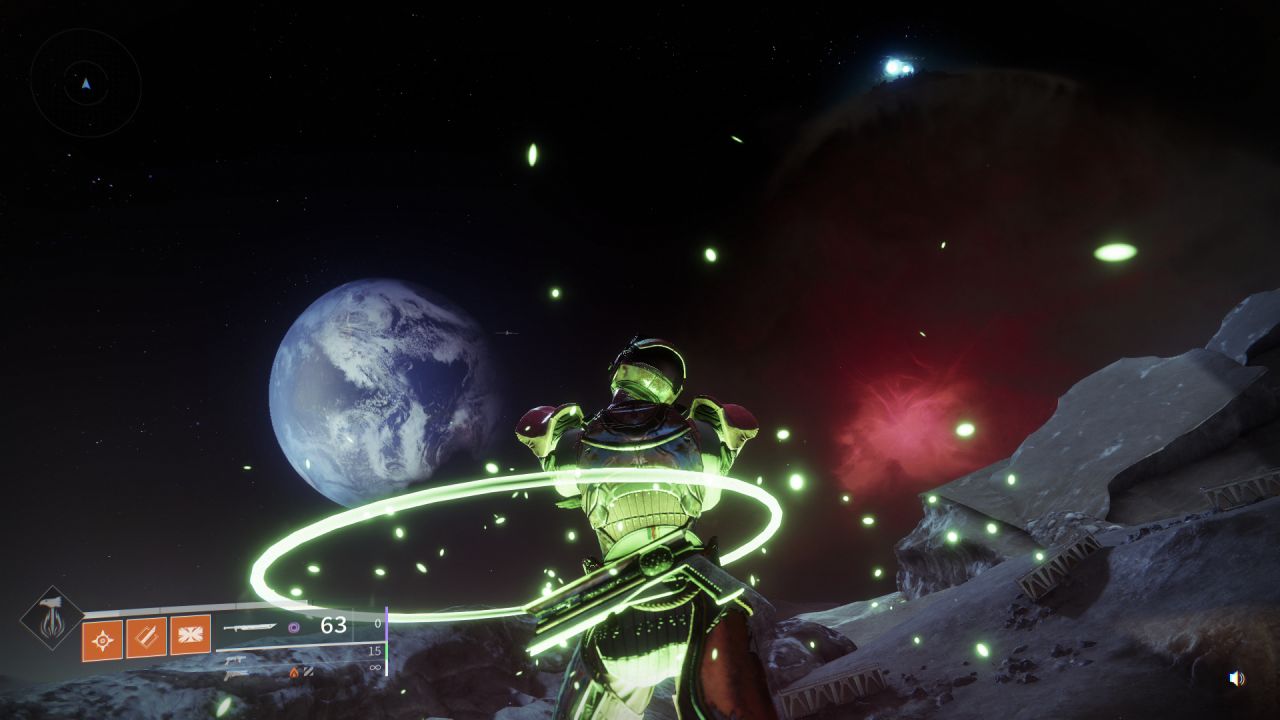The image size is (1280, 720).
Task: Activate the diamond-shaped super ability icon
Action: tap(52, 617)
